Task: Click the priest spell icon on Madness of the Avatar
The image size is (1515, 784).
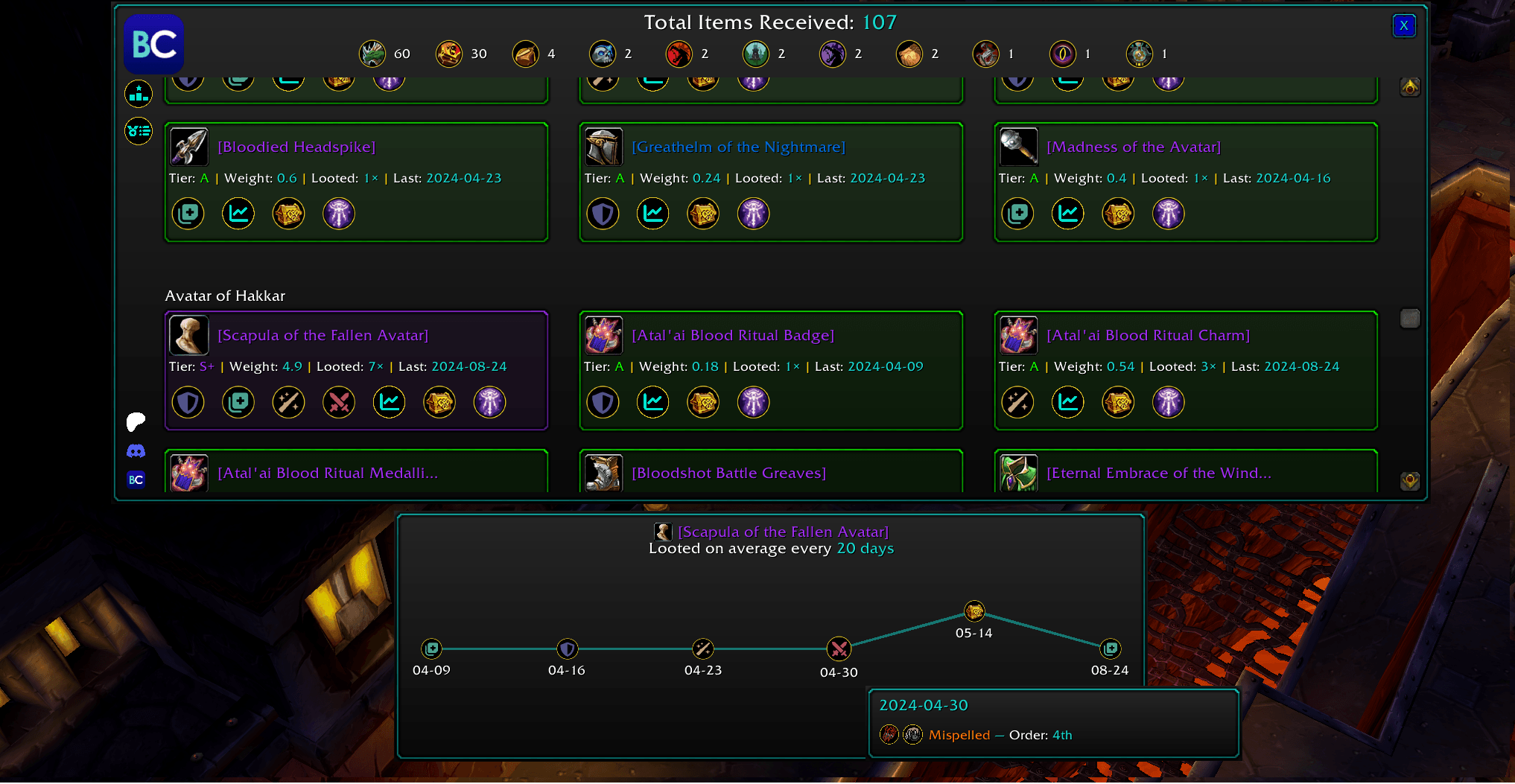Action: (x=1168, y=214)
